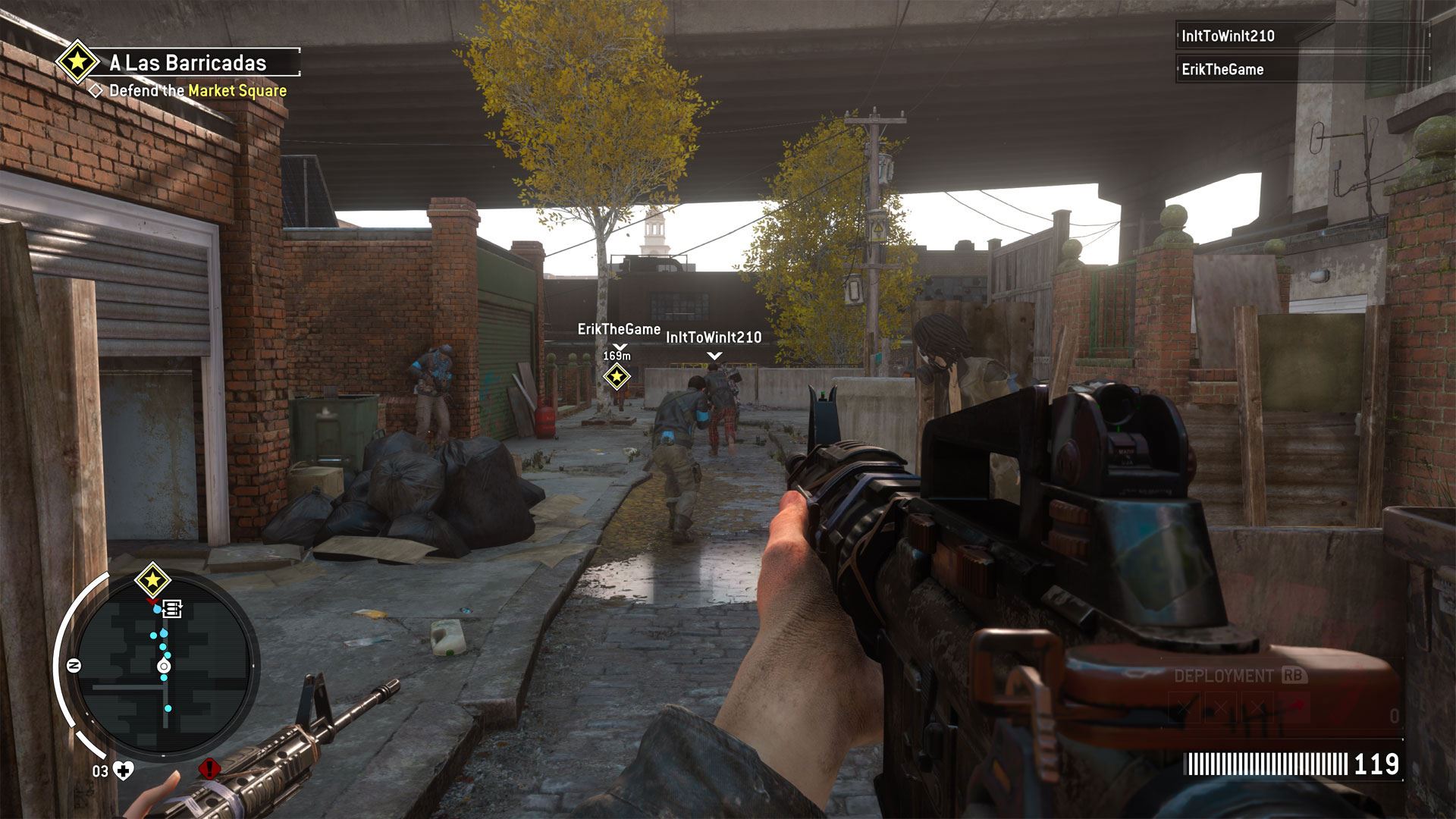
Task: Click the white stash icon on the minimap
Action: point(173,608)
